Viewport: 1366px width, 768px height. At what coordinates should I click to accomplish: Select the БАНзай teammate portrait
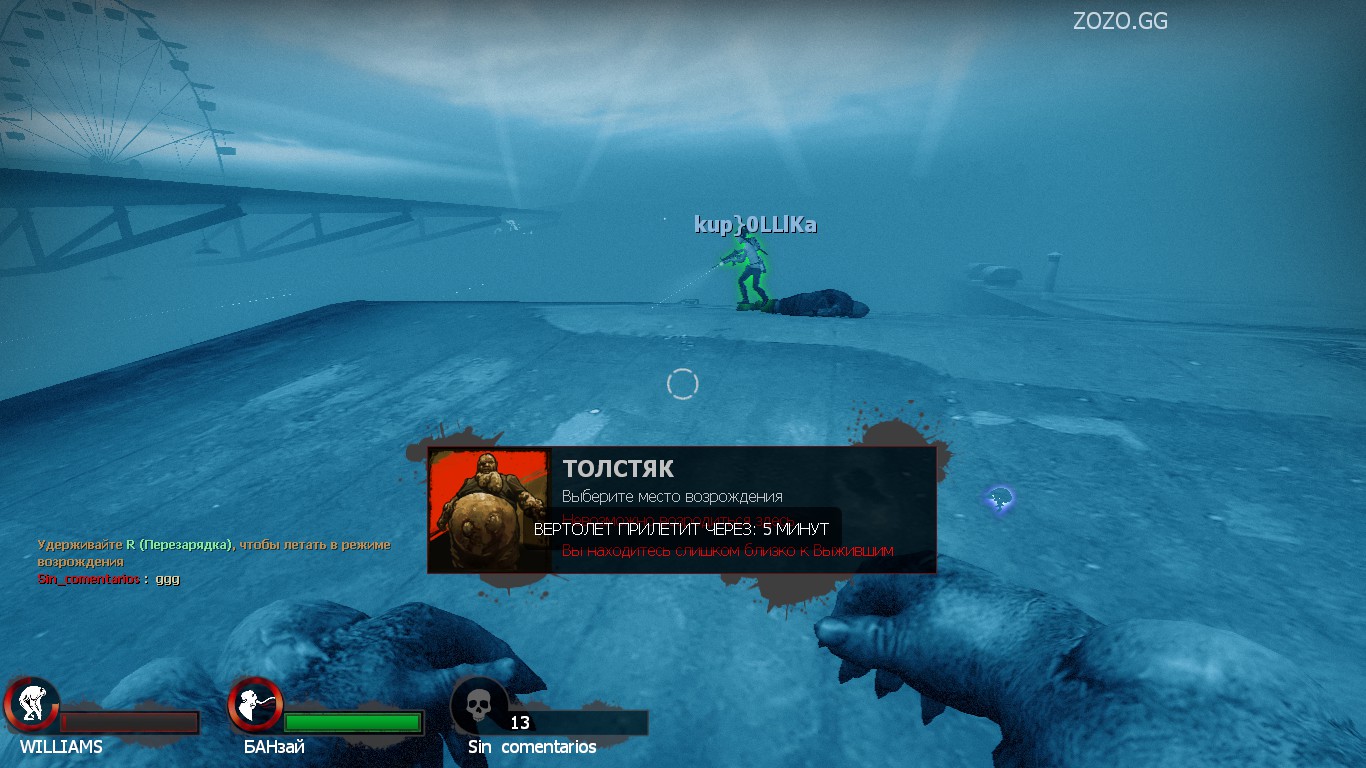click(x=255, y=704)
